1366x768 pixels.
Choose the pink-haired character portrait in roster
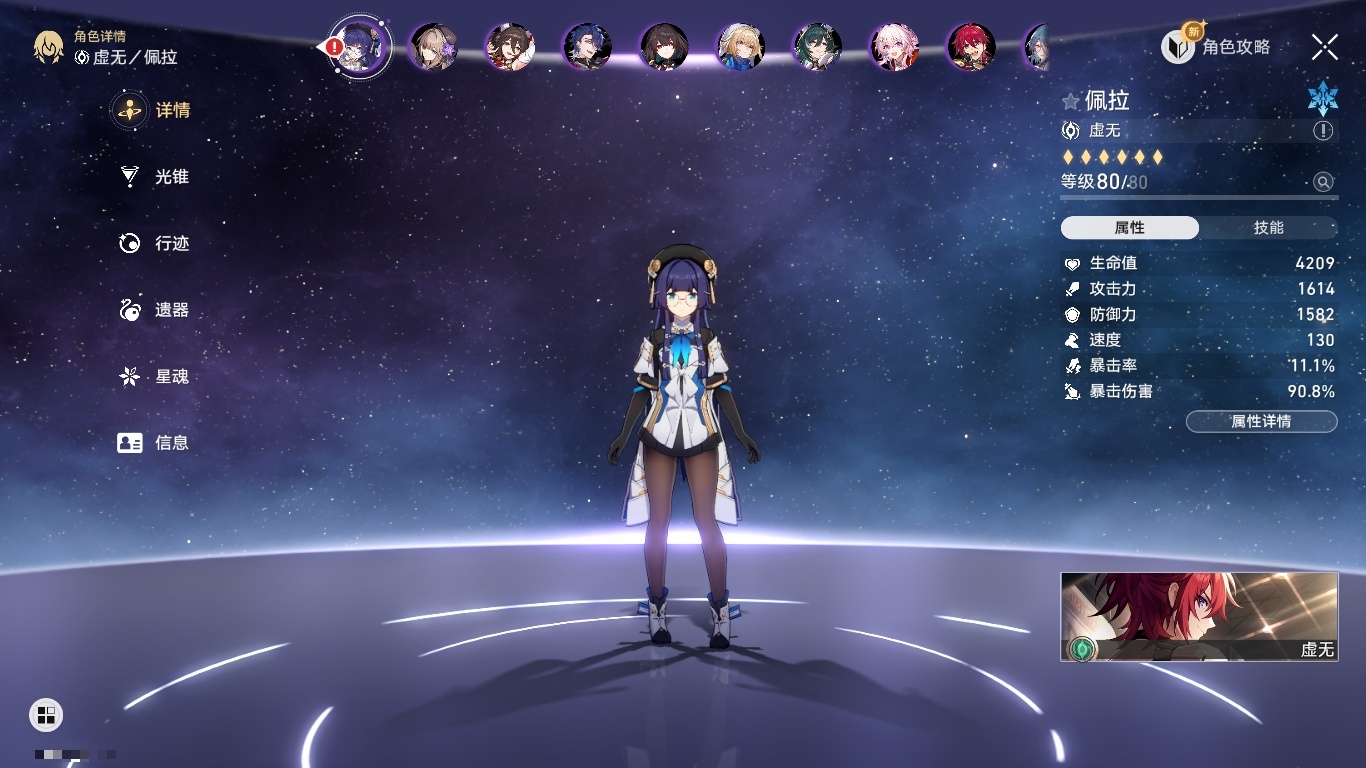[894, 47]
